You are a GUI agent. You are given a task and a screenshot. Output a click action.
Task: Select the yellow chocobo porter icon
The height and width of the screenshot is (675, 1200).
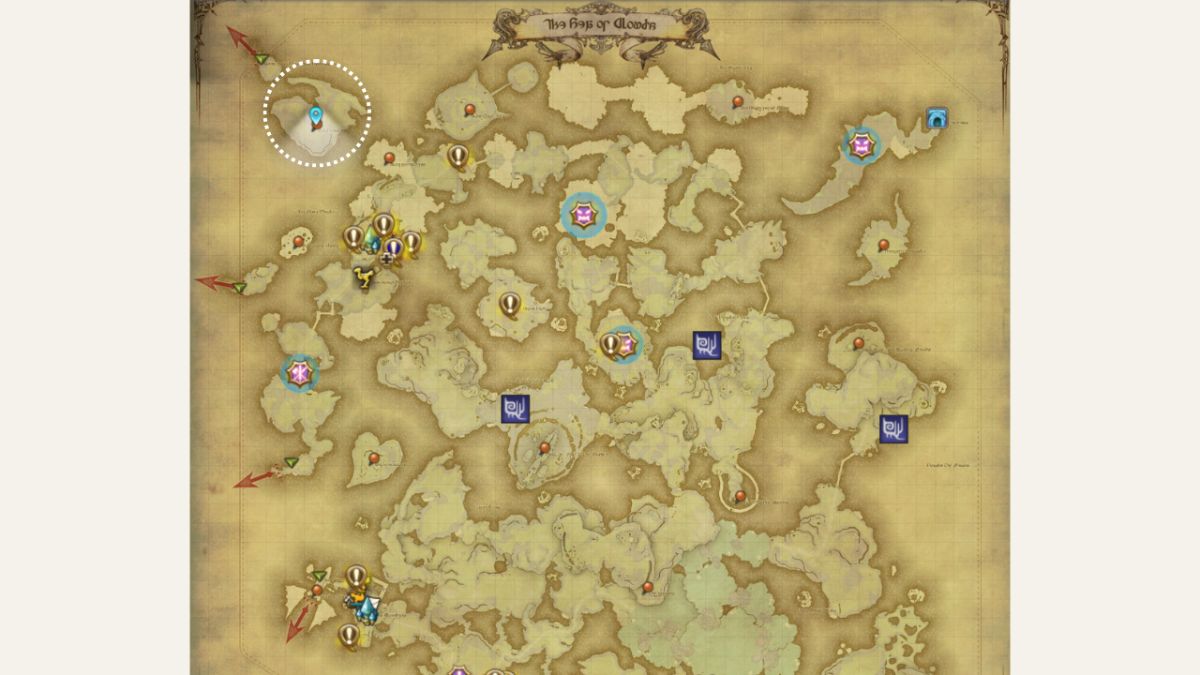coord(364,277)
